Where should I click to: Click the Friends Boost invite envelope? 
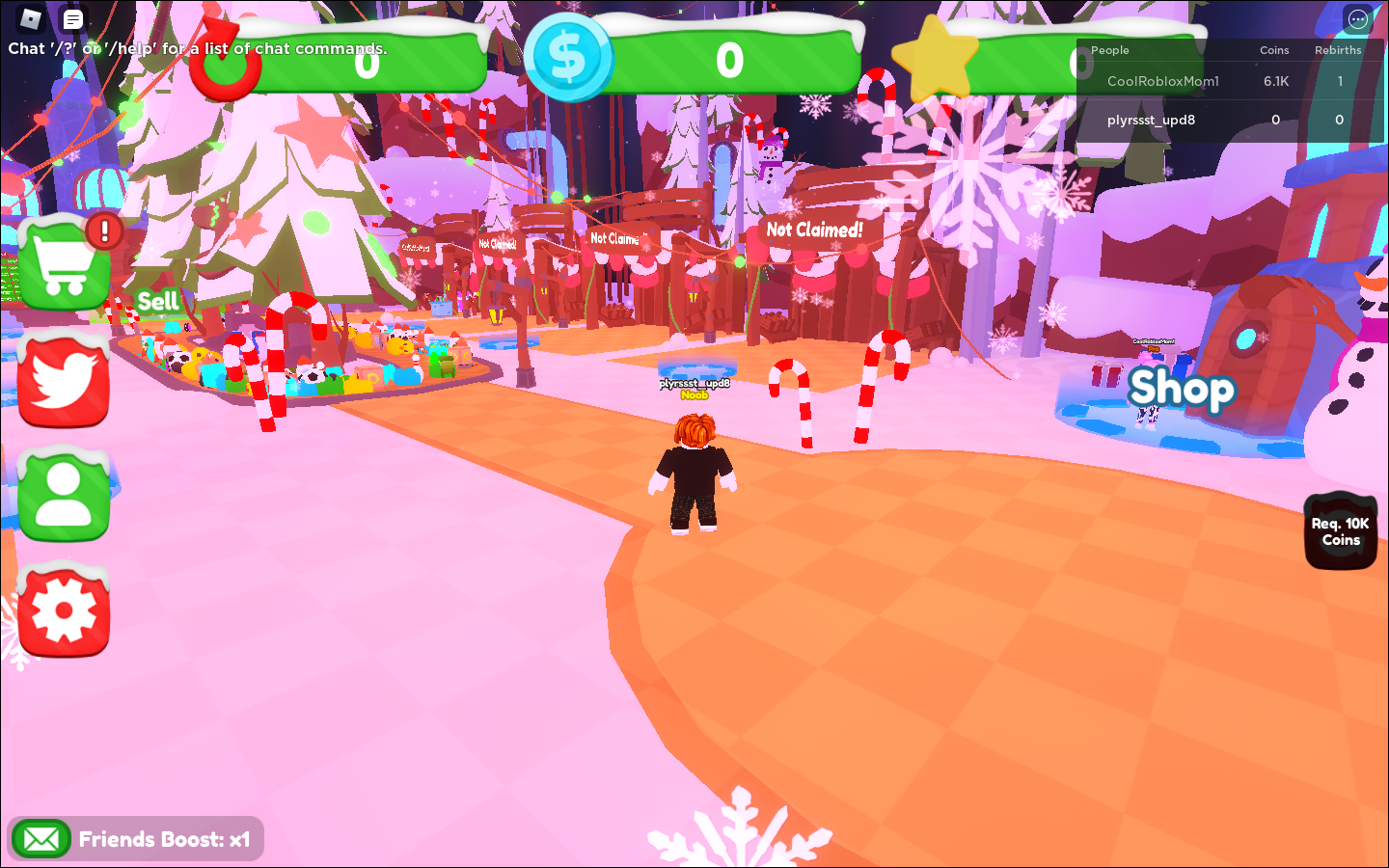pos(41,839)
